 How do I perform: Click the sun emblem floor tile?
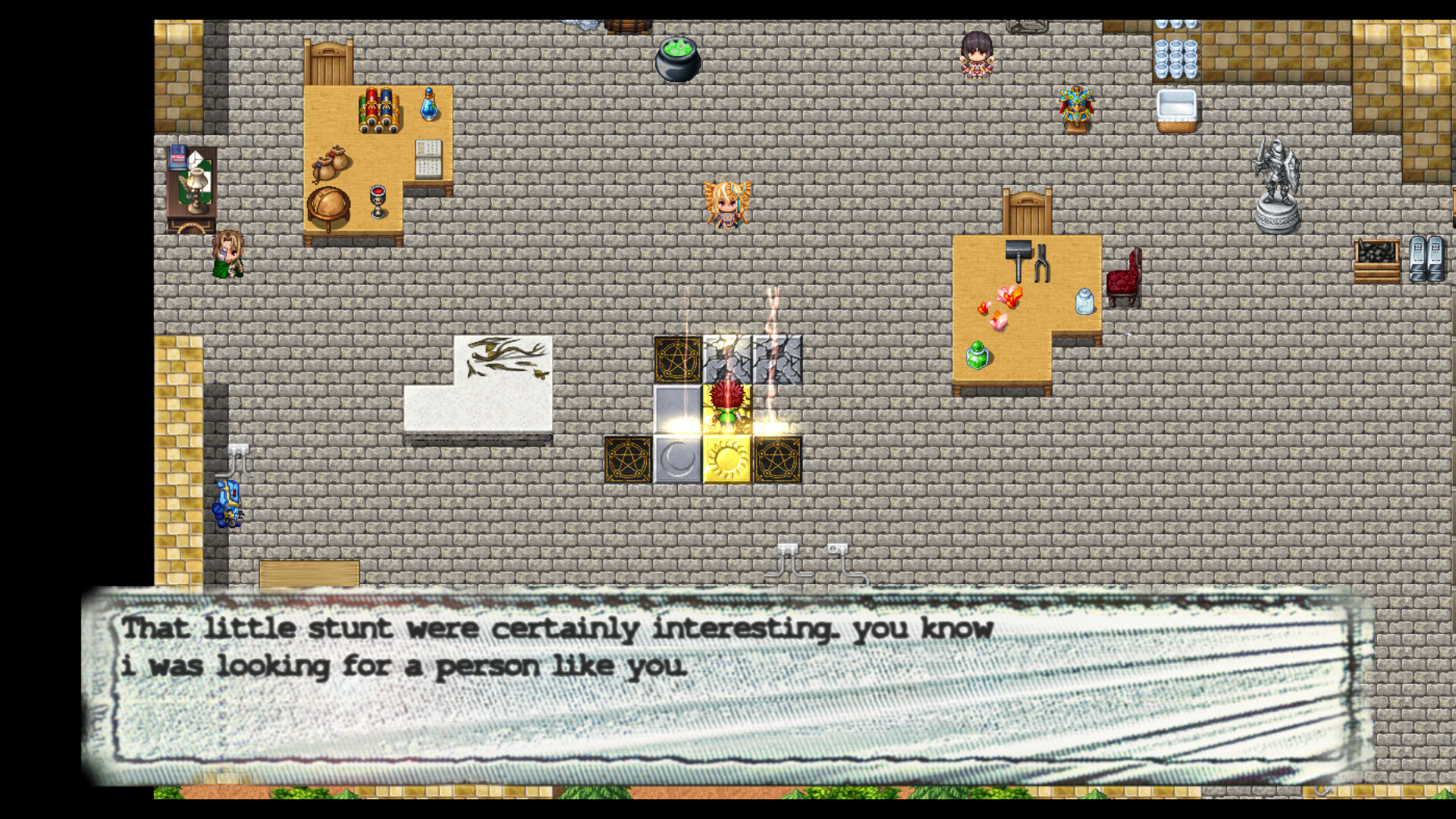726,458
